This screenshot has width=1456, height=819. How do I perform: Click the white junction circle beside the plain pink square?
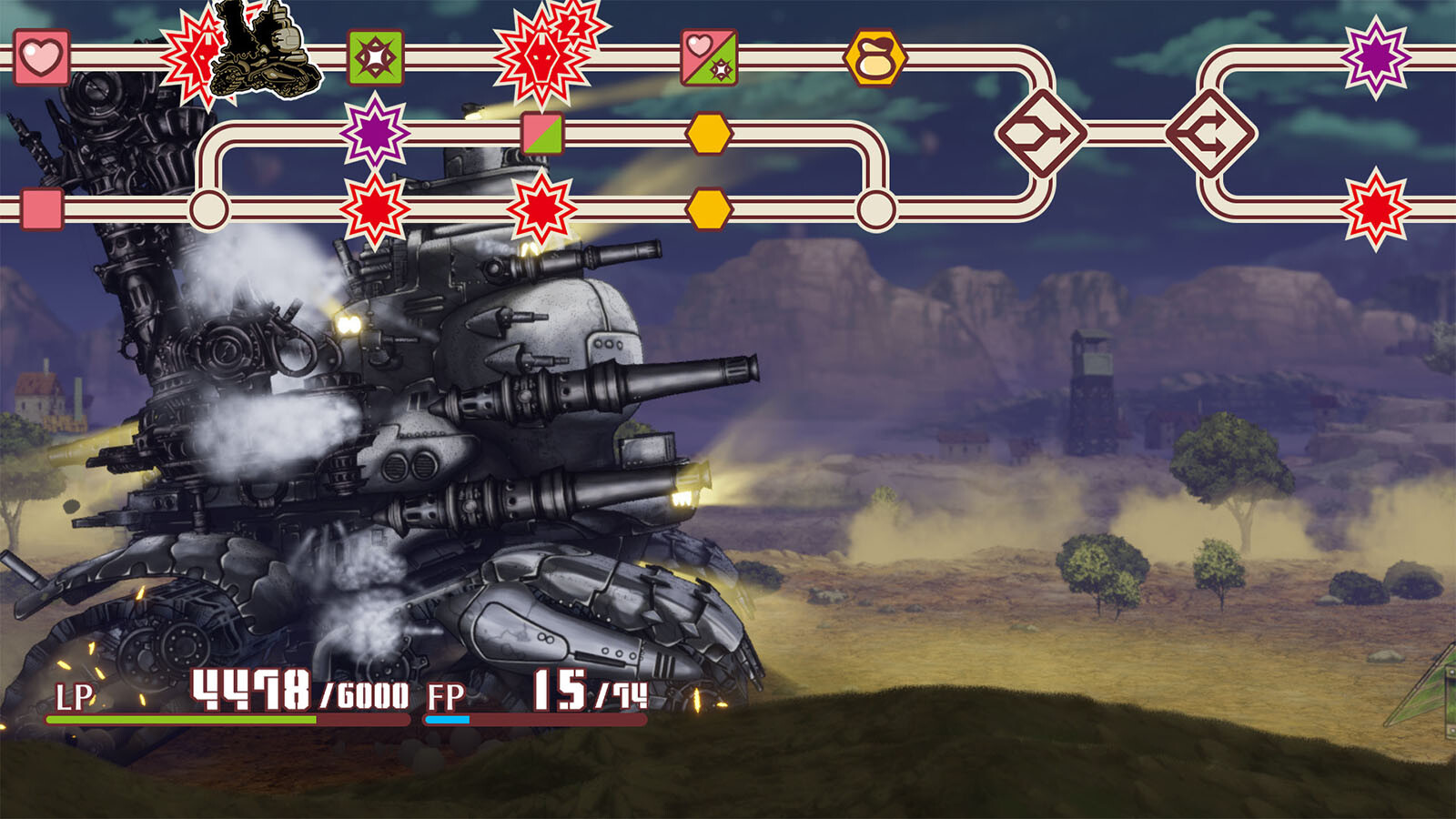pos(208,209)
